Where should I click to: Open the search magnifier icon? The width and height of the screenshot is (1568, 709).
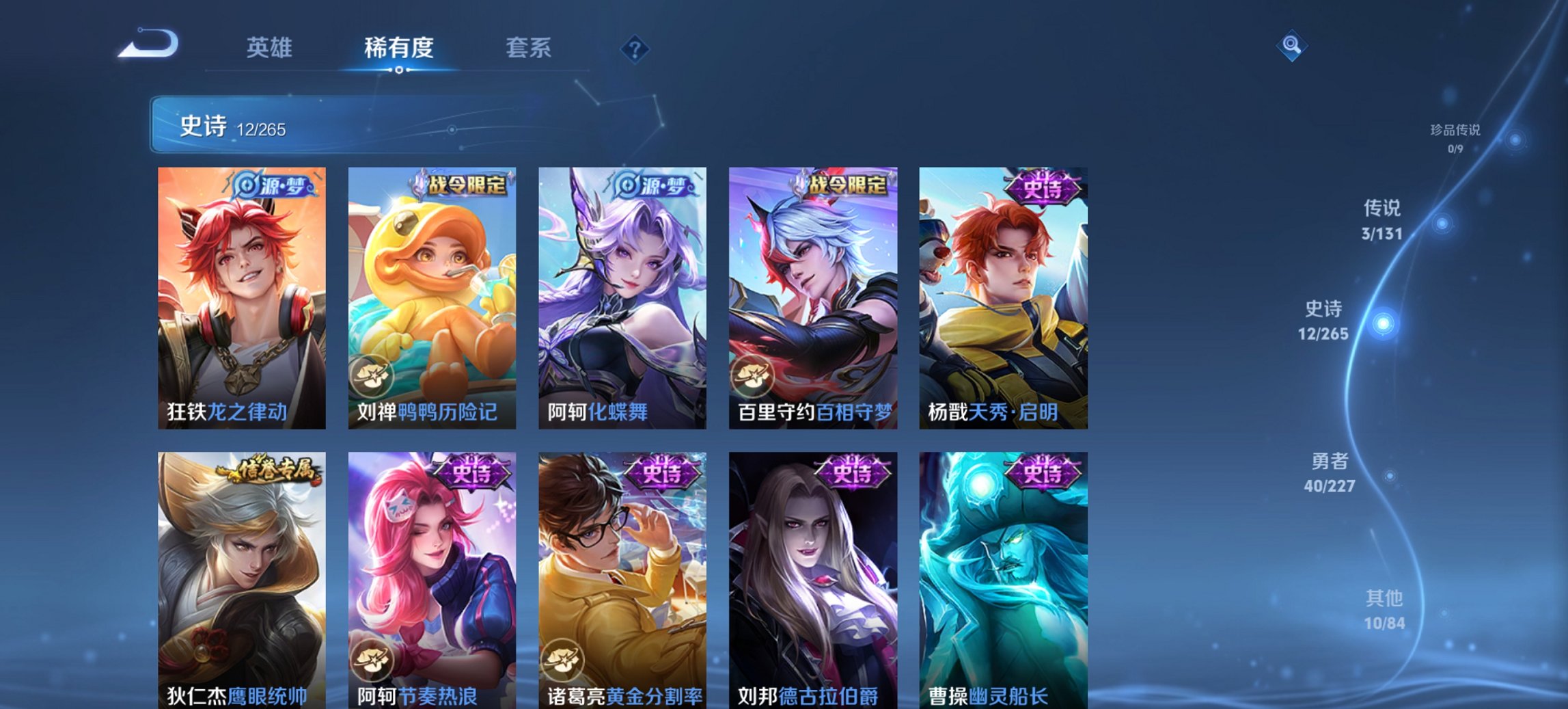pos(1291,46)
